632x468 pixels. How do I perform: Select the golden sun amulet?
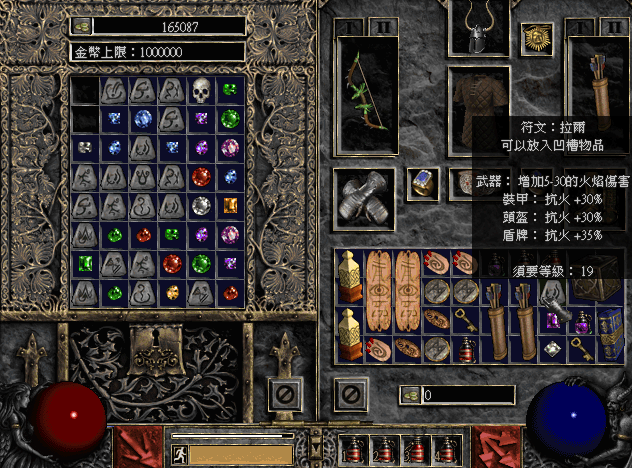(x=536, y=41)
